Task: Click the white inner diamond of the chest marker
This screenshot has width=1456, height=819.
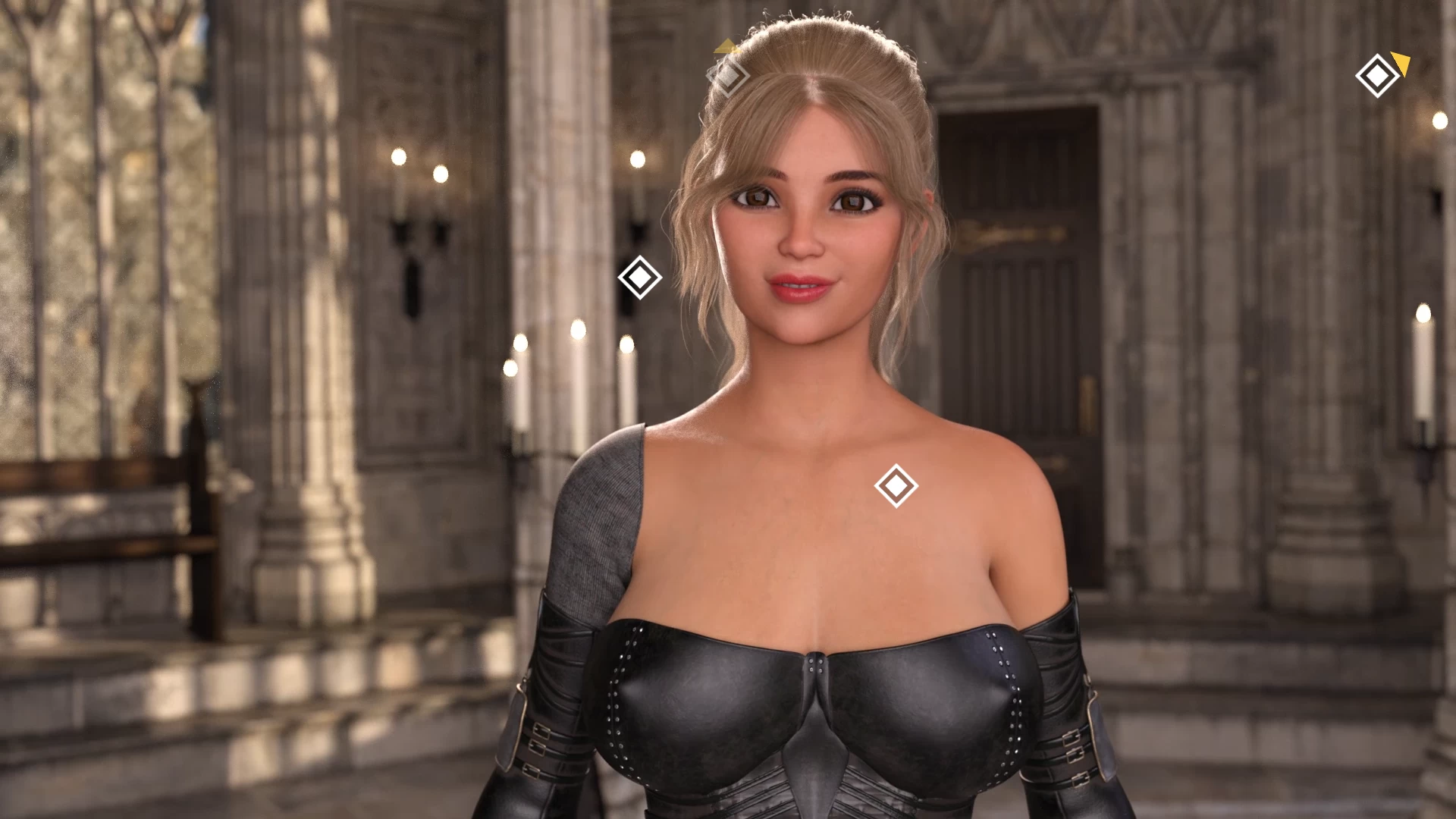Action: pos(895,485)
